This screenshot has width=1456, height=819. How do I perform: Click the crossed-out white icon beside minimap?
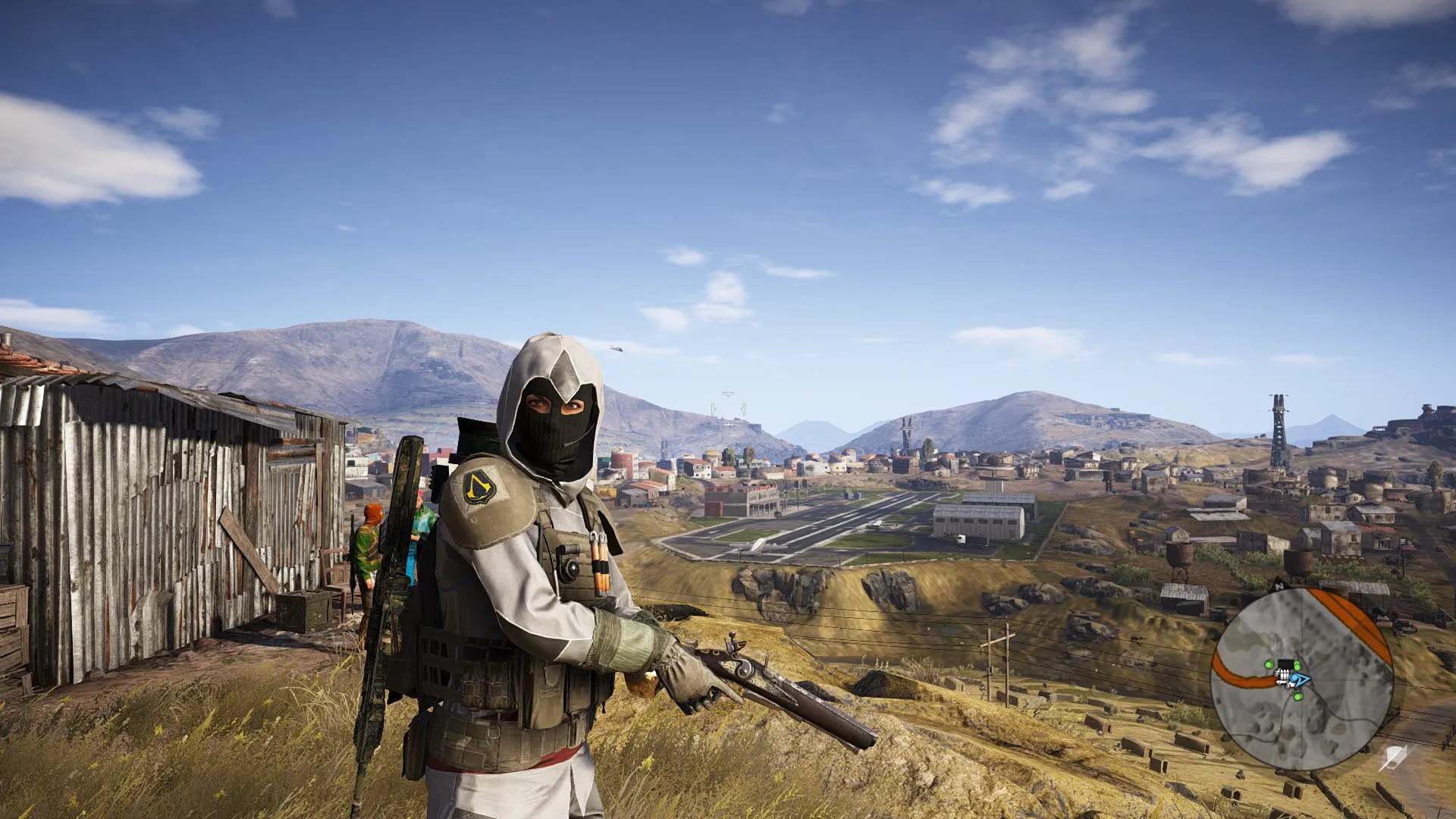1394,756
